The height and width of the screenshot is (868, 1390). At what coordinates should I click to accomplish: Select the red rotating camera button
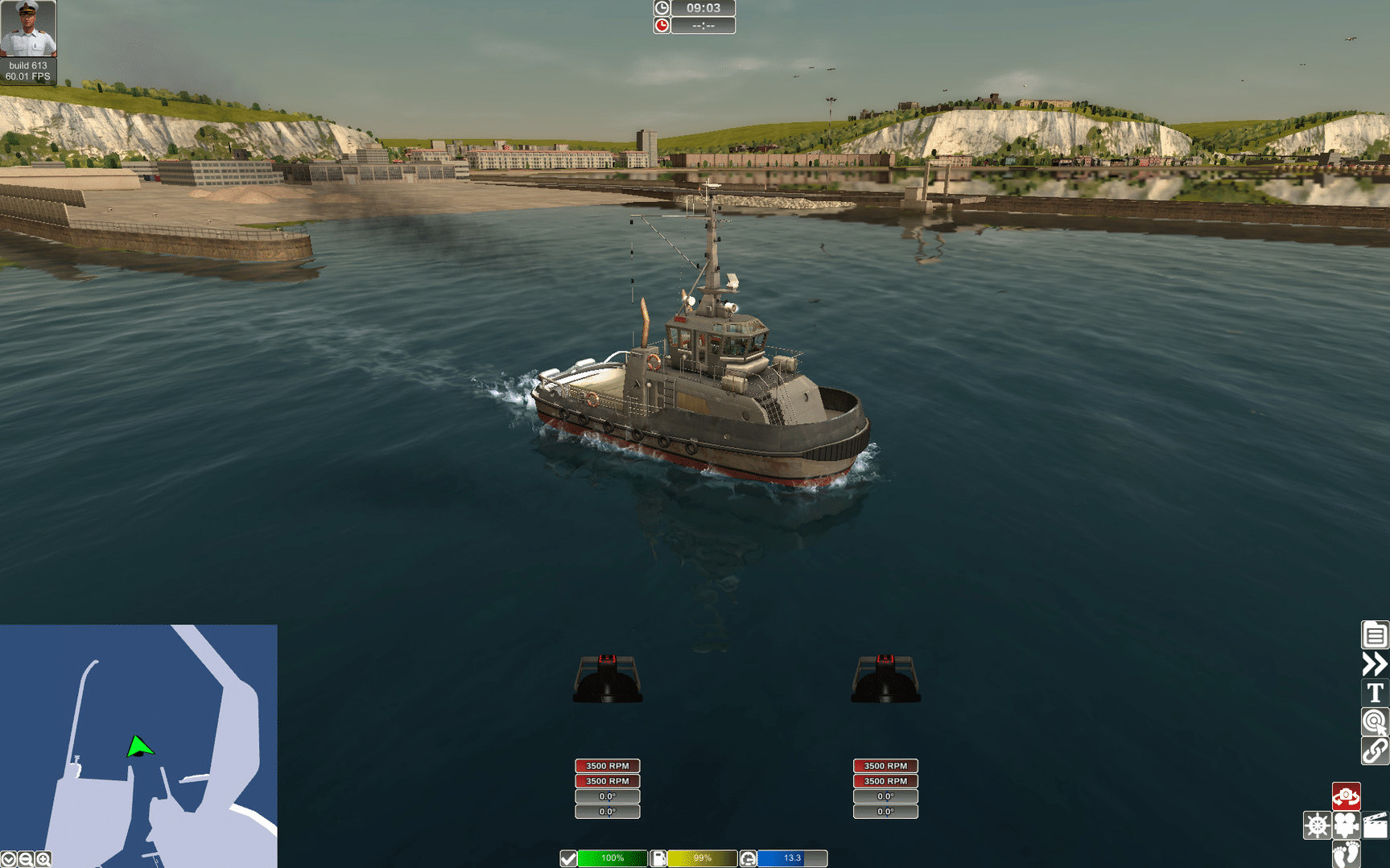(x=1346, y=796)
